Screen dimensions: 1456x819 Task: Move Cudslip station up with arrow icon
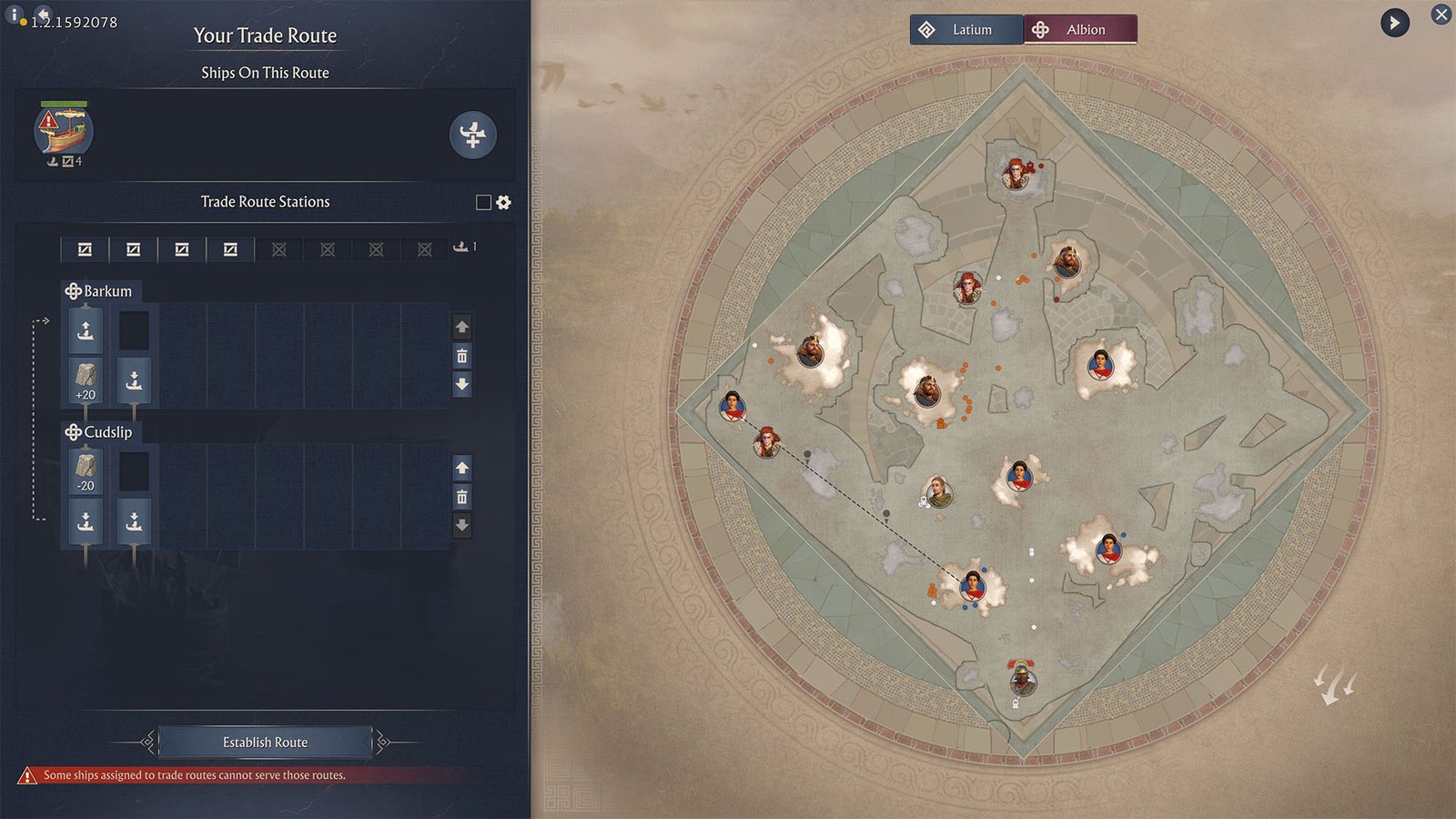point(462,468)
